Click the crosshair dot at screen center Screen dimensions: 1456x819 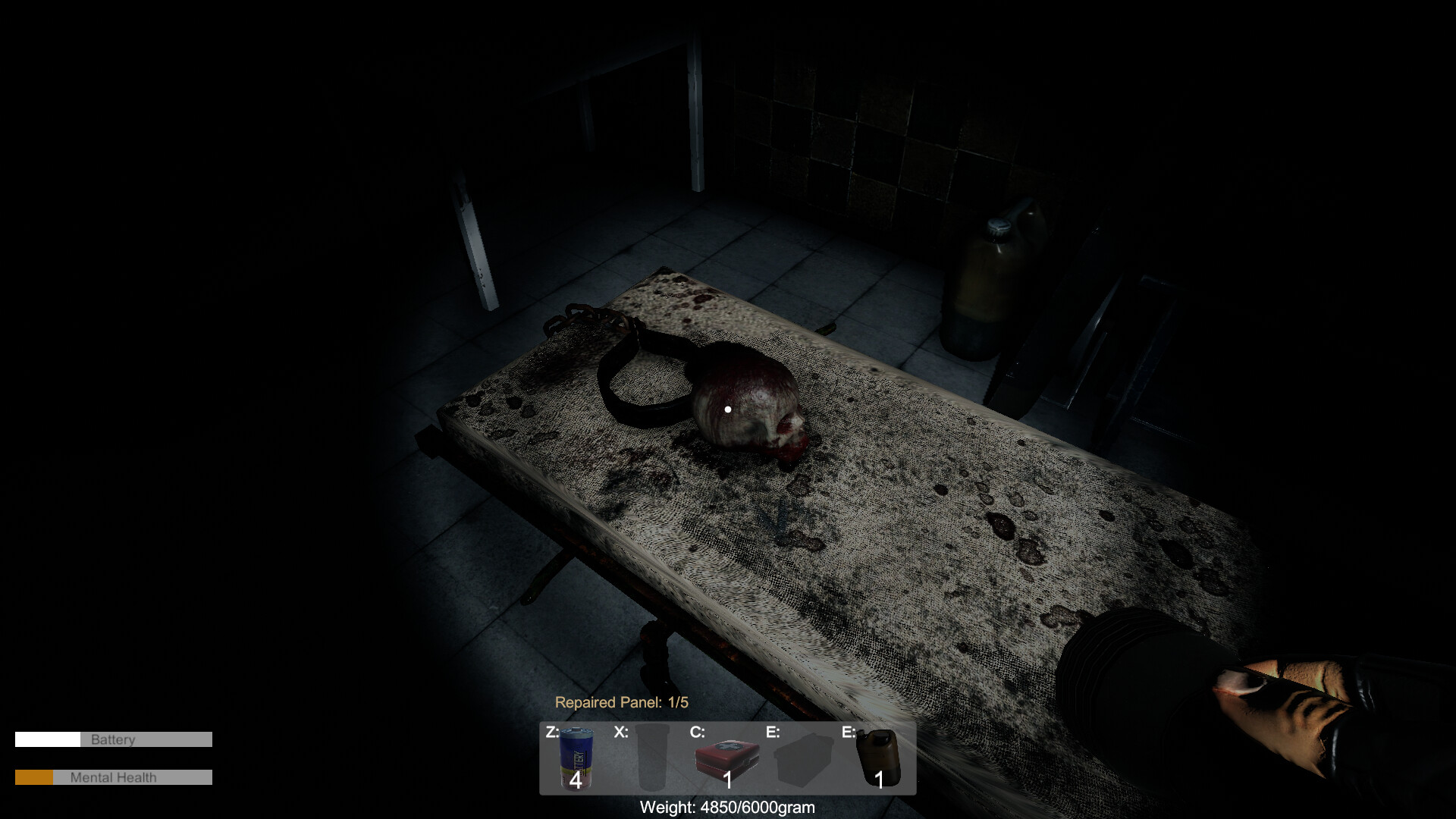(728, 409)
